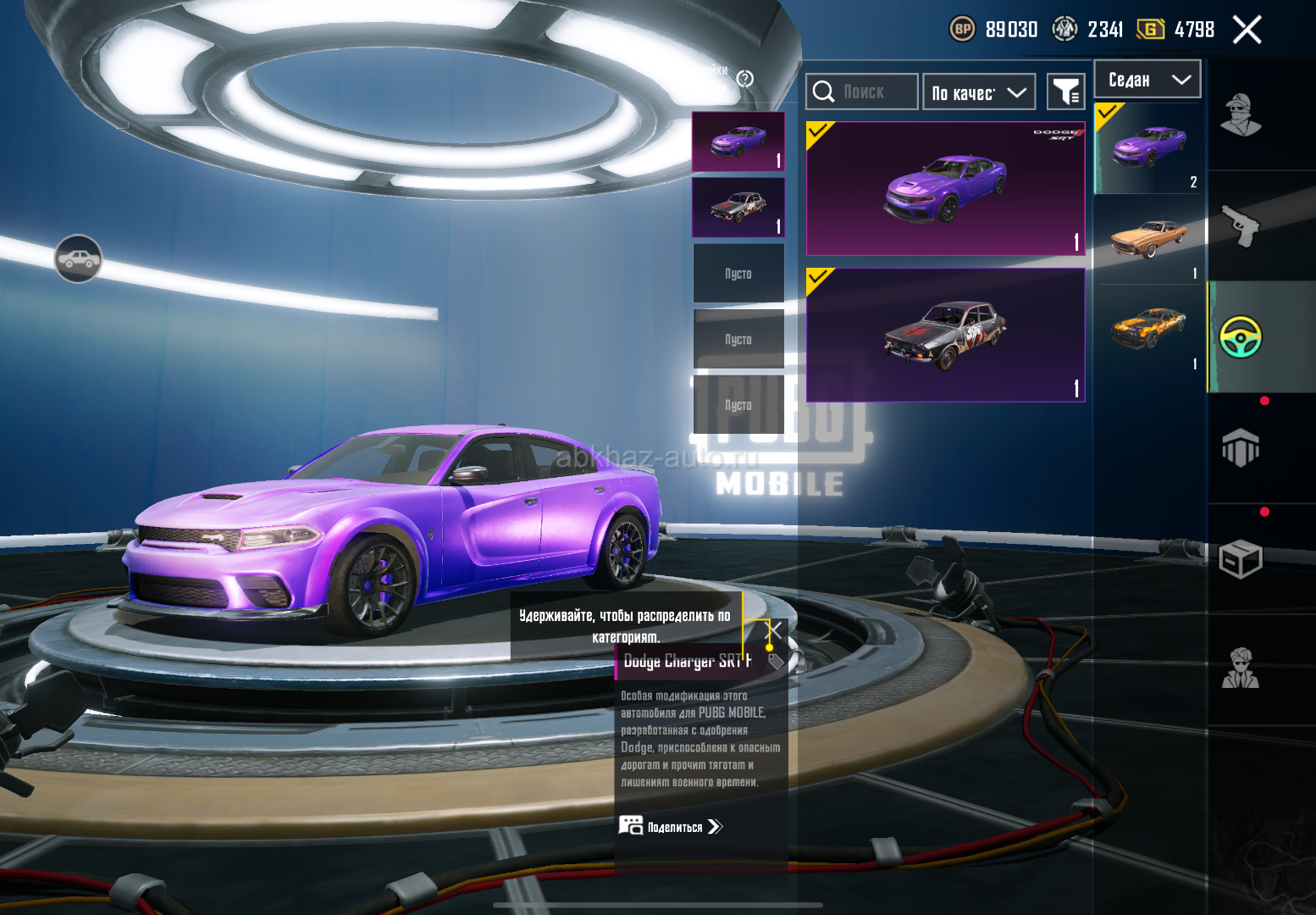Click the round car preview icon
1316x915 pixels.
[78, 258]
